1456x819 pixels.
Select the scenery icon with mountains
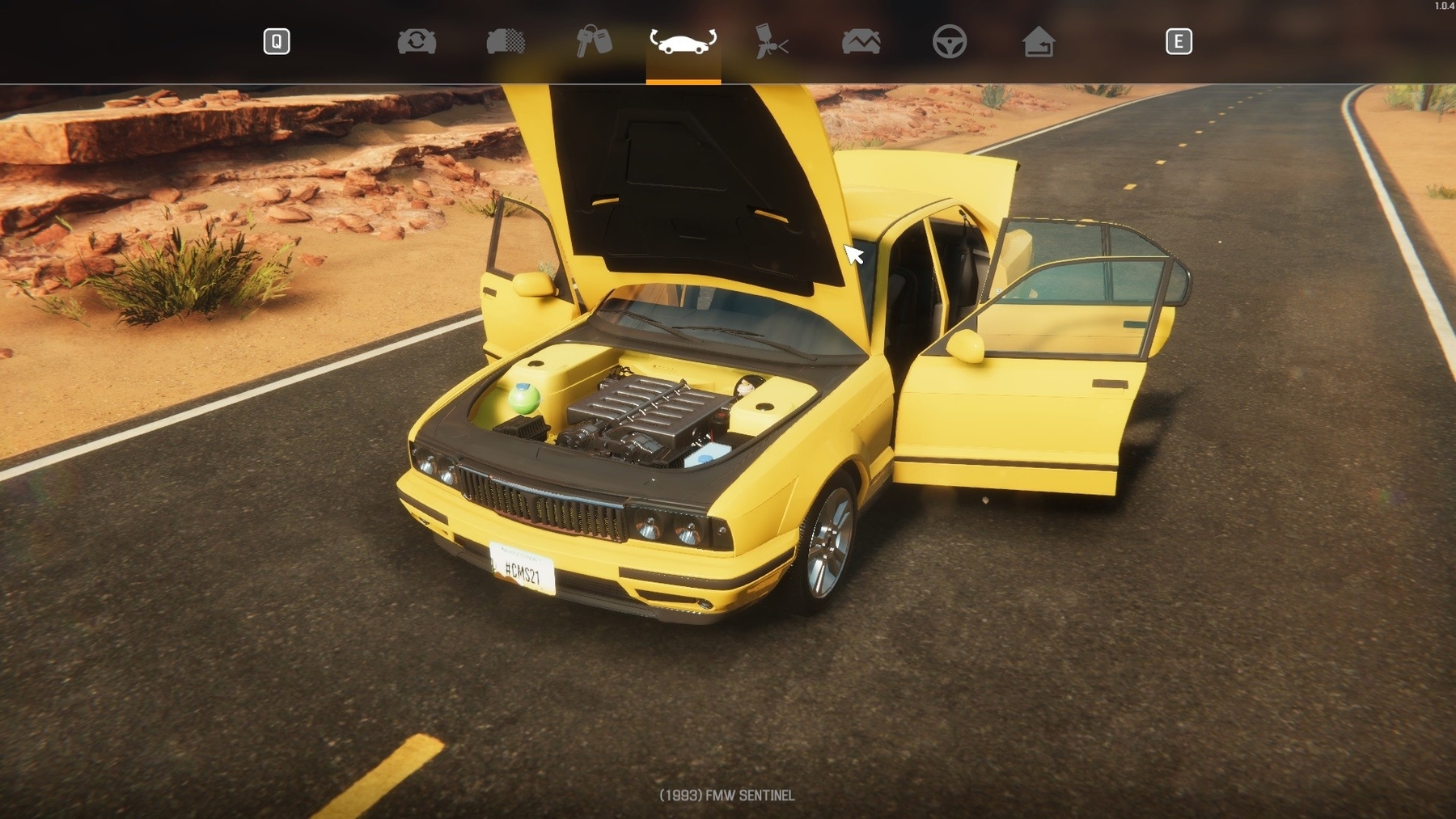pos(861,40)
